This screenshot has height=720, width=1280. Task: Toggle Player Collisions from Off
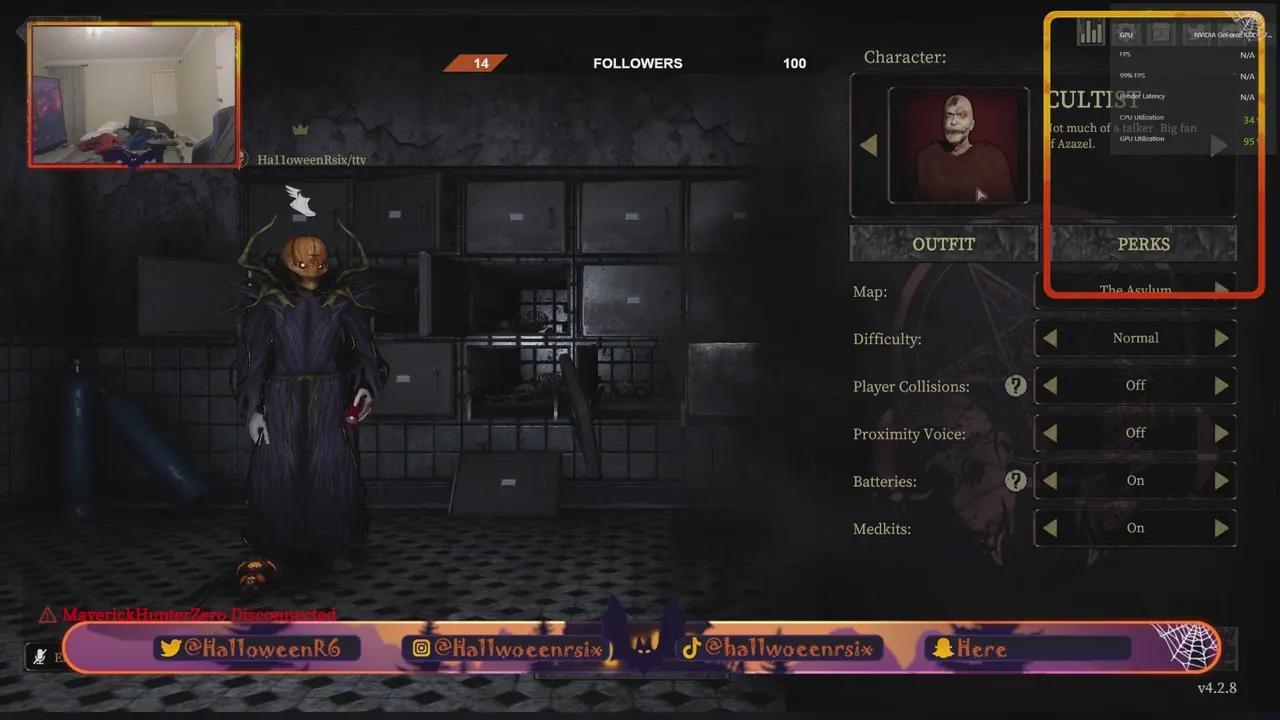click(x=1221, y=385)
